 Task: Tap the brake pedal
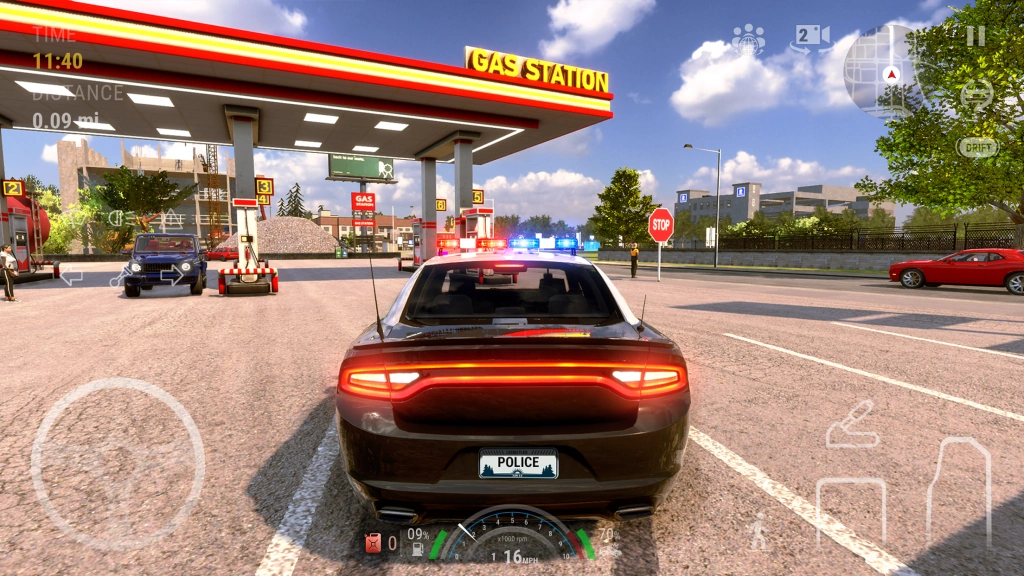[x=851, y=510]
